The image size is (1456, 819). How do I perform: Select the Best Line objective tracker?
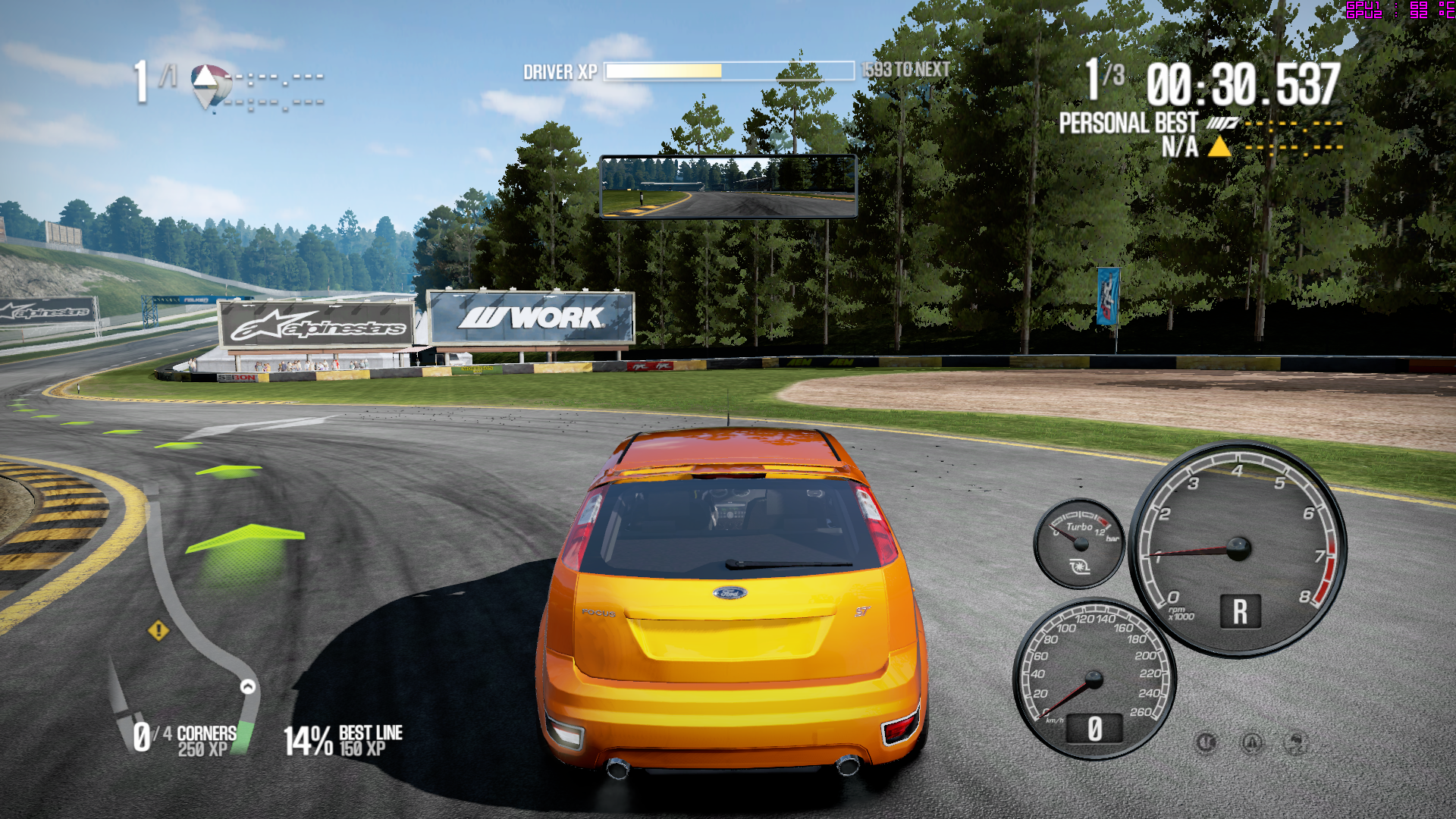(344, 740)
